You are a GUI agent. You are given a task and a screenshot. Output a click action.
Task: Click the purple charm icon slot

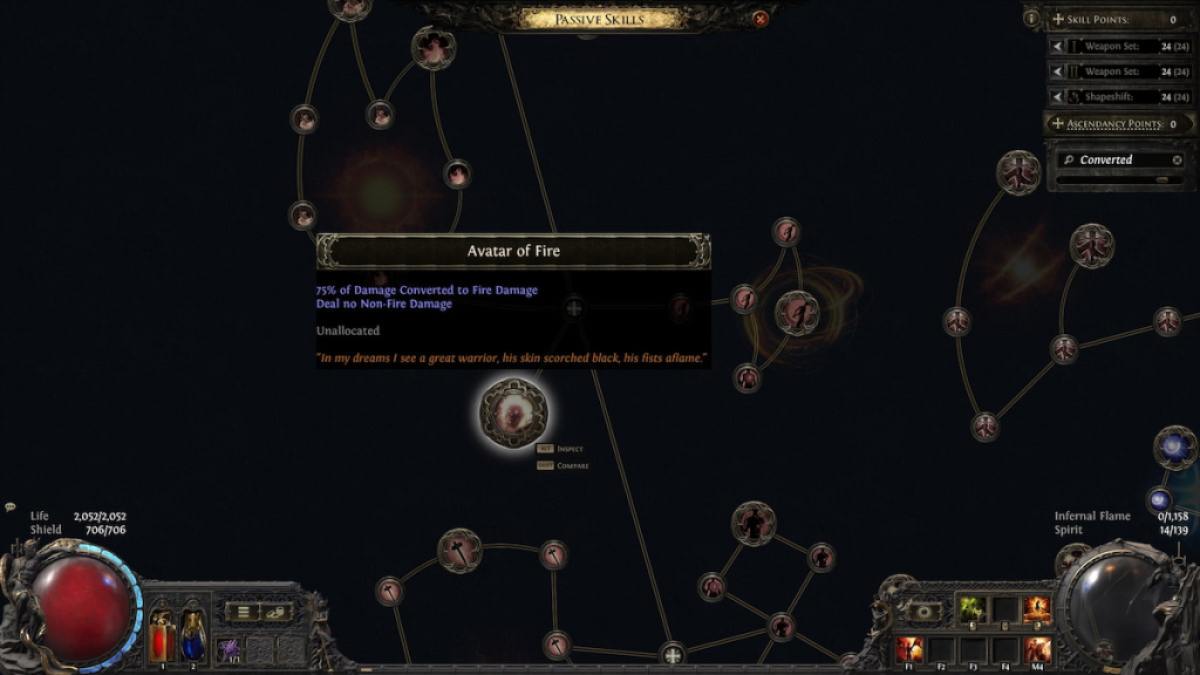click(x=229, y=649)
